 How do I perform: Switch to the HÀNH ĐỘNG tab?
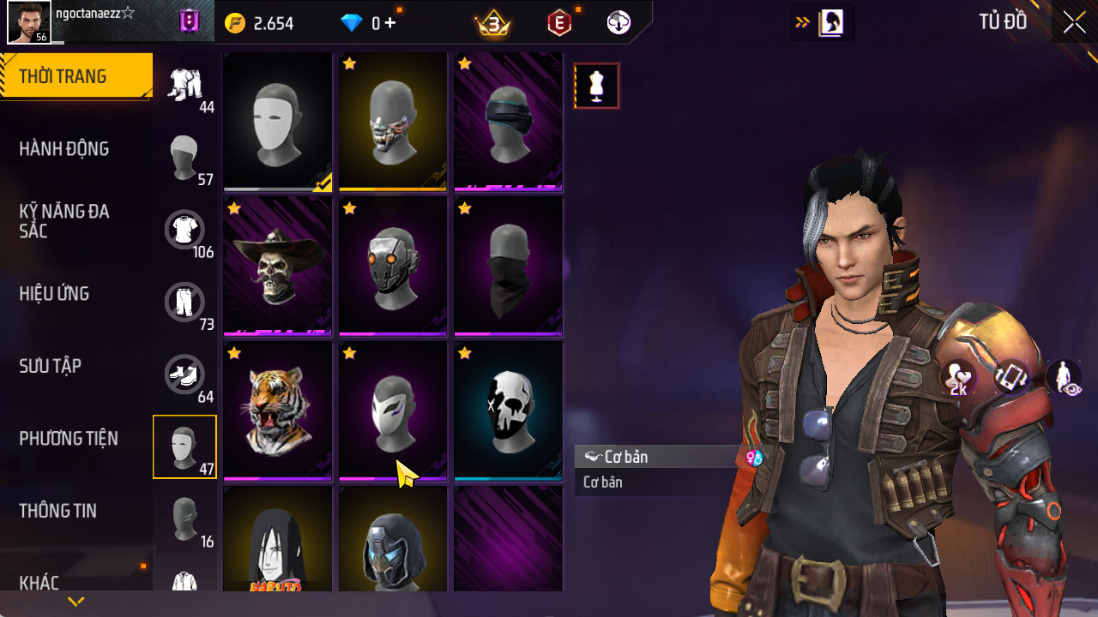(64, 149)
